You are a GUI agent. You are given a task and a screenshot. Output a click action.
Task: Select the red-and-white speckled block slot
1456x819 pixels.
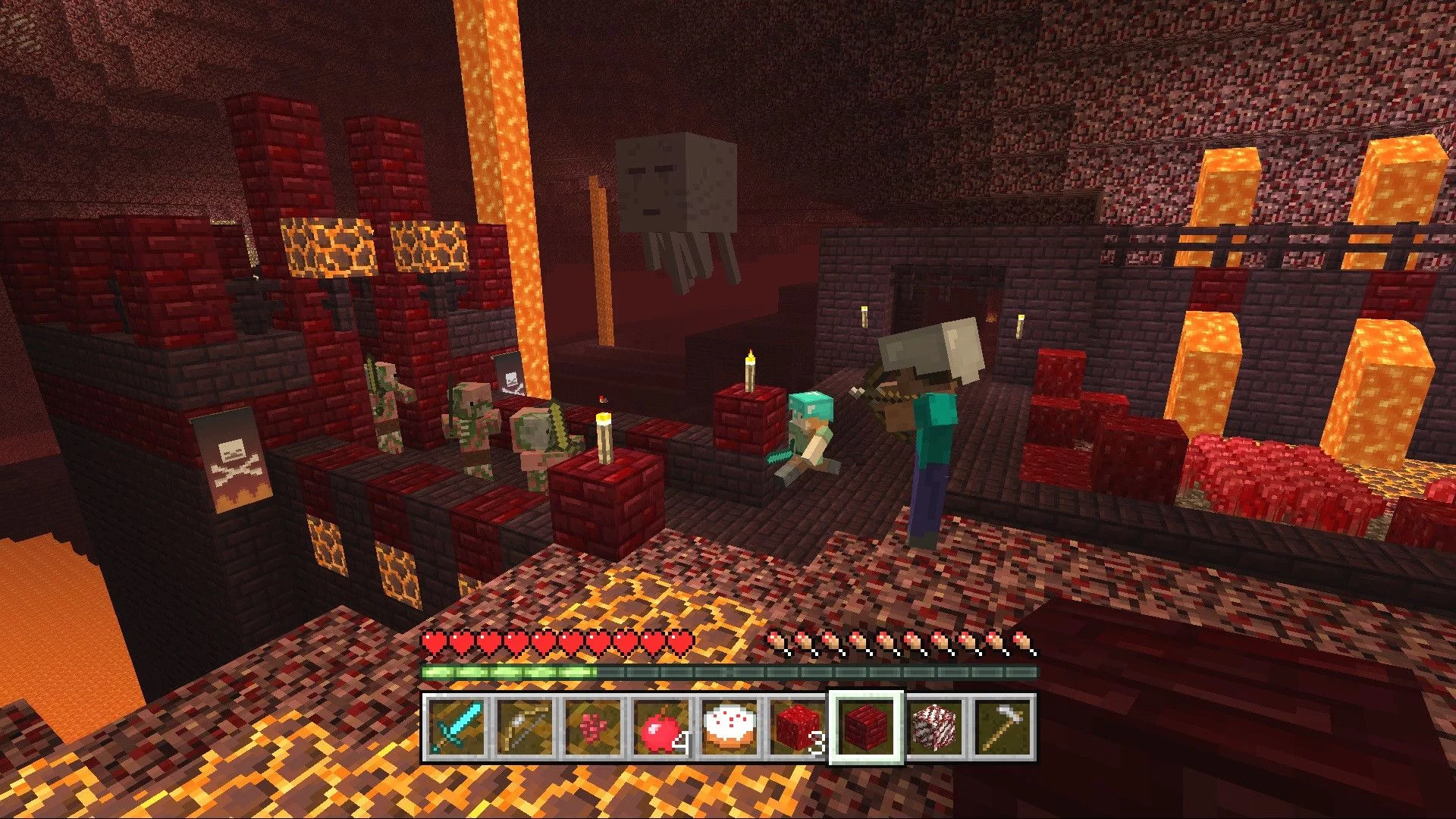point(934,726)
